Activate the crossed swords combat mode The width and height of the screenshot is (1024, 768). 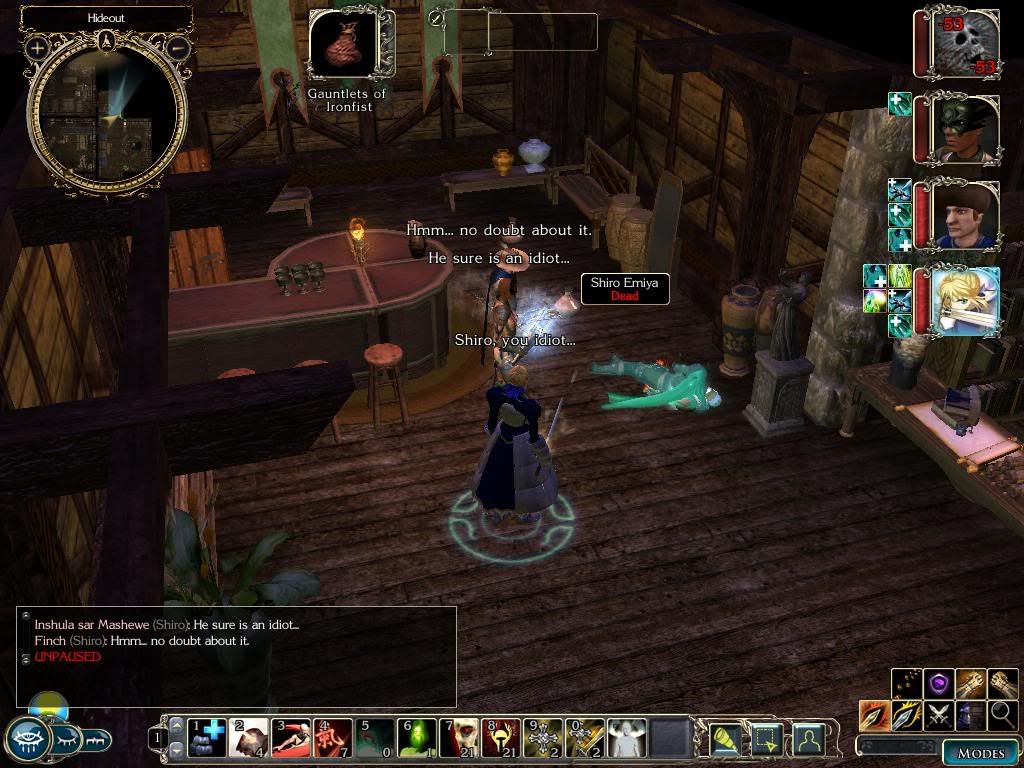(x=938, y=714)
